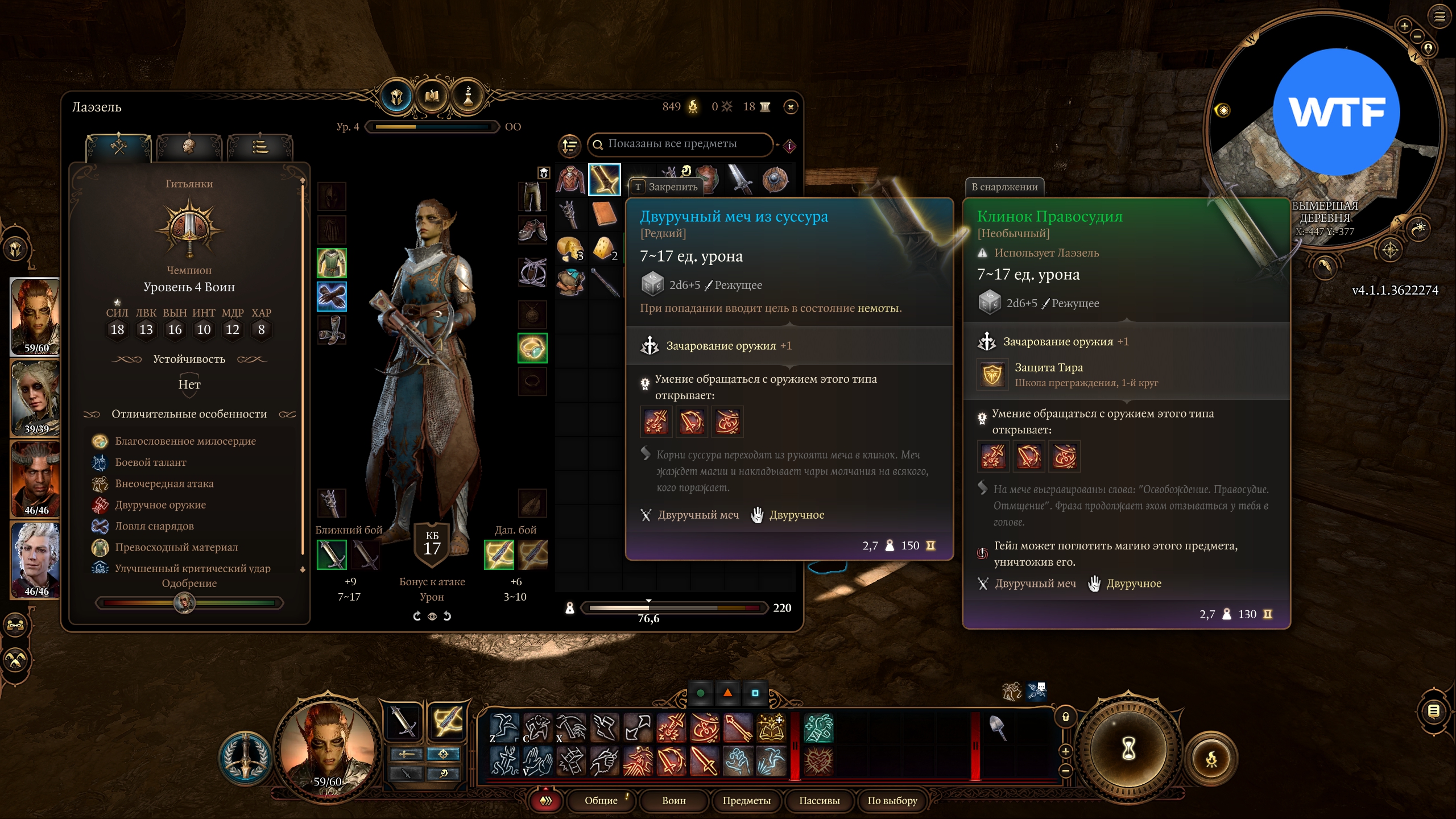Open the inventory sort options button
The width and height of the screenshot is (1456, 819).
click(x=569, y=146)
